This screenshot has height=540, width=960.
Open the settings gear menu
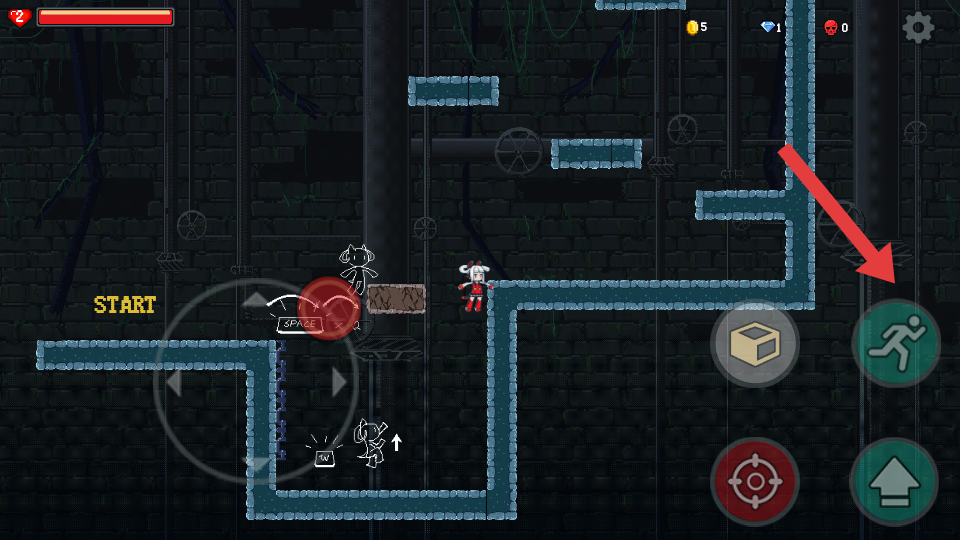(918, 27)
